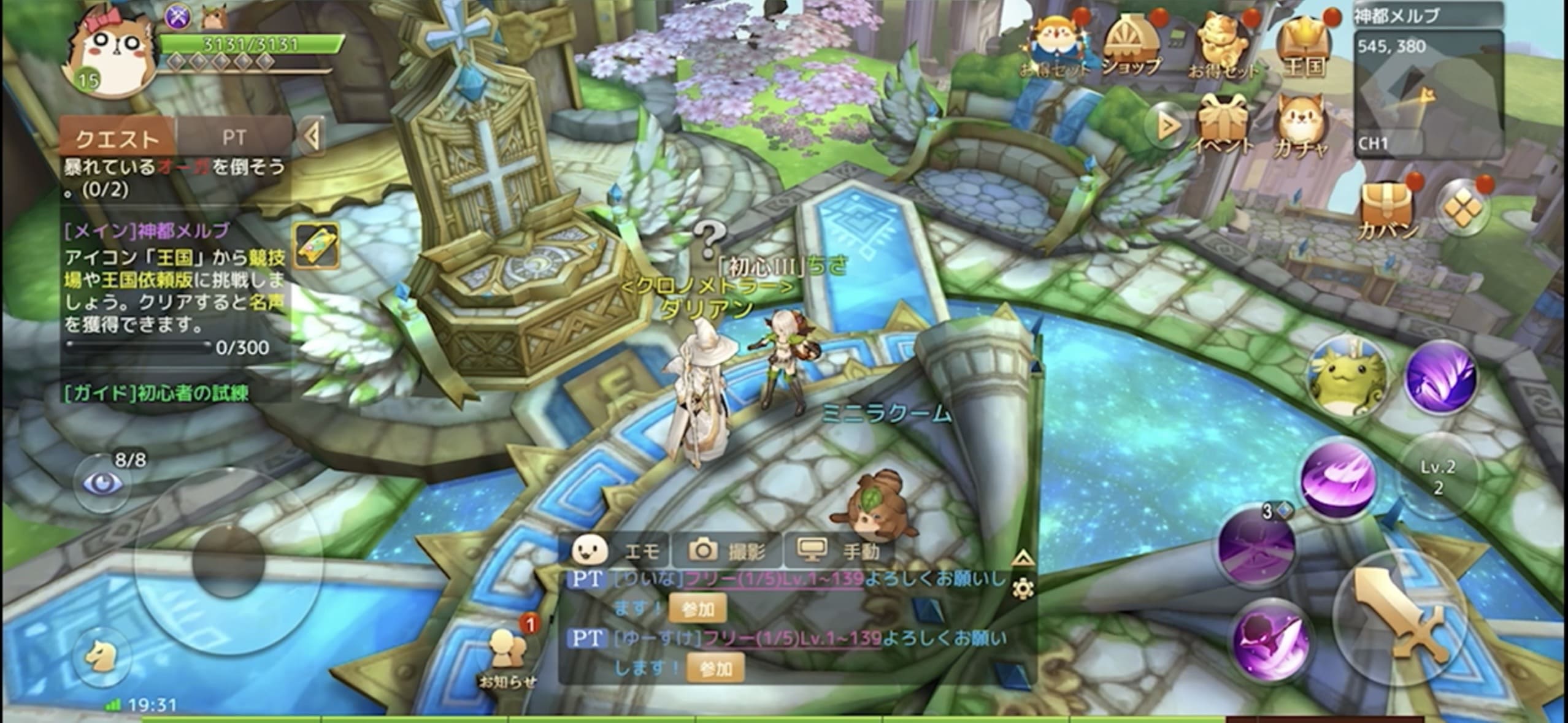Open the ショップ shop icon

click(x=1130, y=46)
